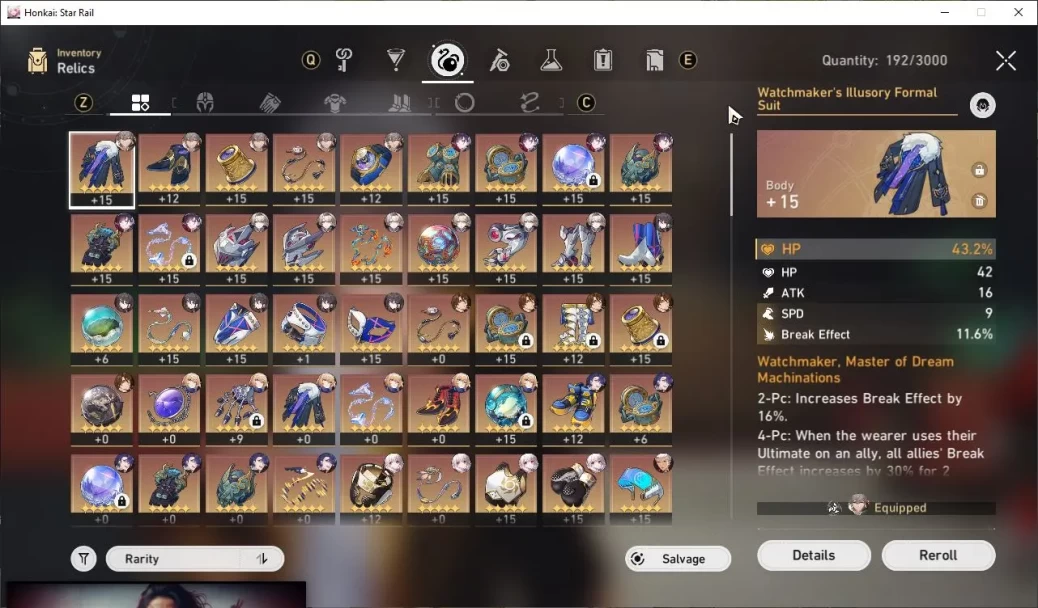Switch to the Light Cone inventory tab
Viewport: 1038px width, 608px height.
[396, 60]
